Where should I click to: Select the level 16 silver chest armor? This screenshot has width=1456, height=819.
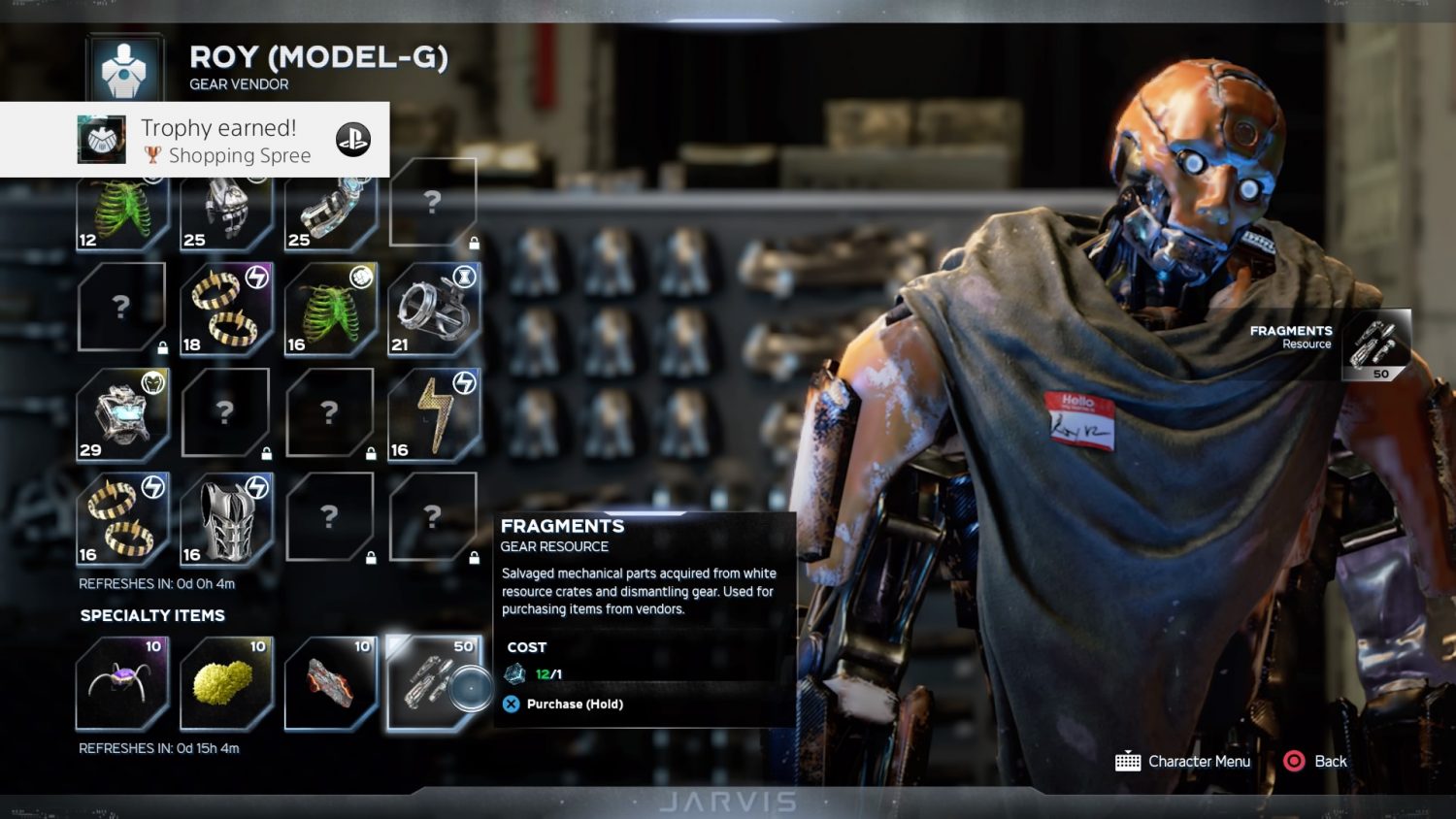click(x=226, y=519)
